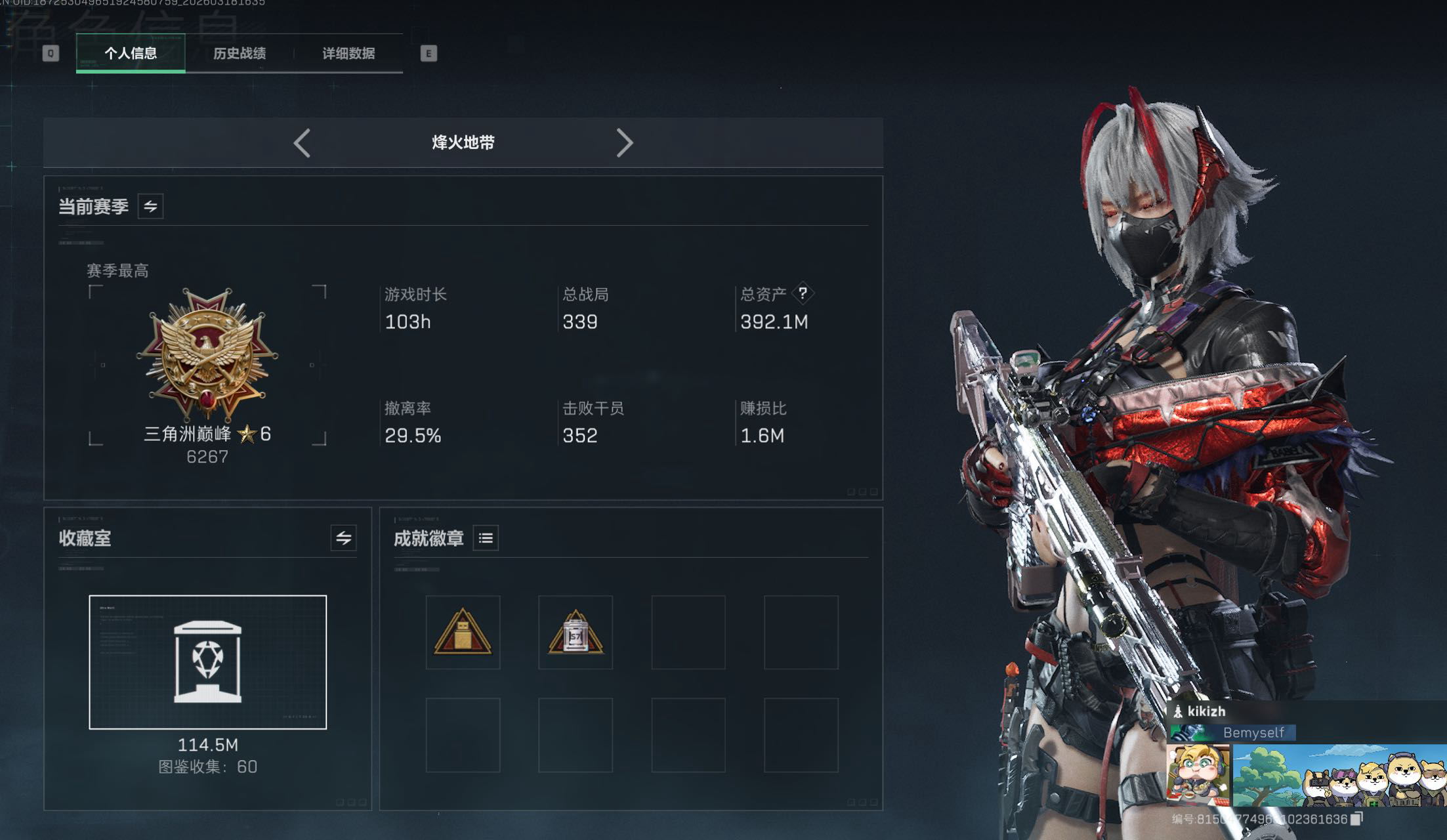Image resolution: width=1447 pixels, height=840 pixels.
Task: Click the cartoon player avatar portrait
Action: [x=1198, y=774]
